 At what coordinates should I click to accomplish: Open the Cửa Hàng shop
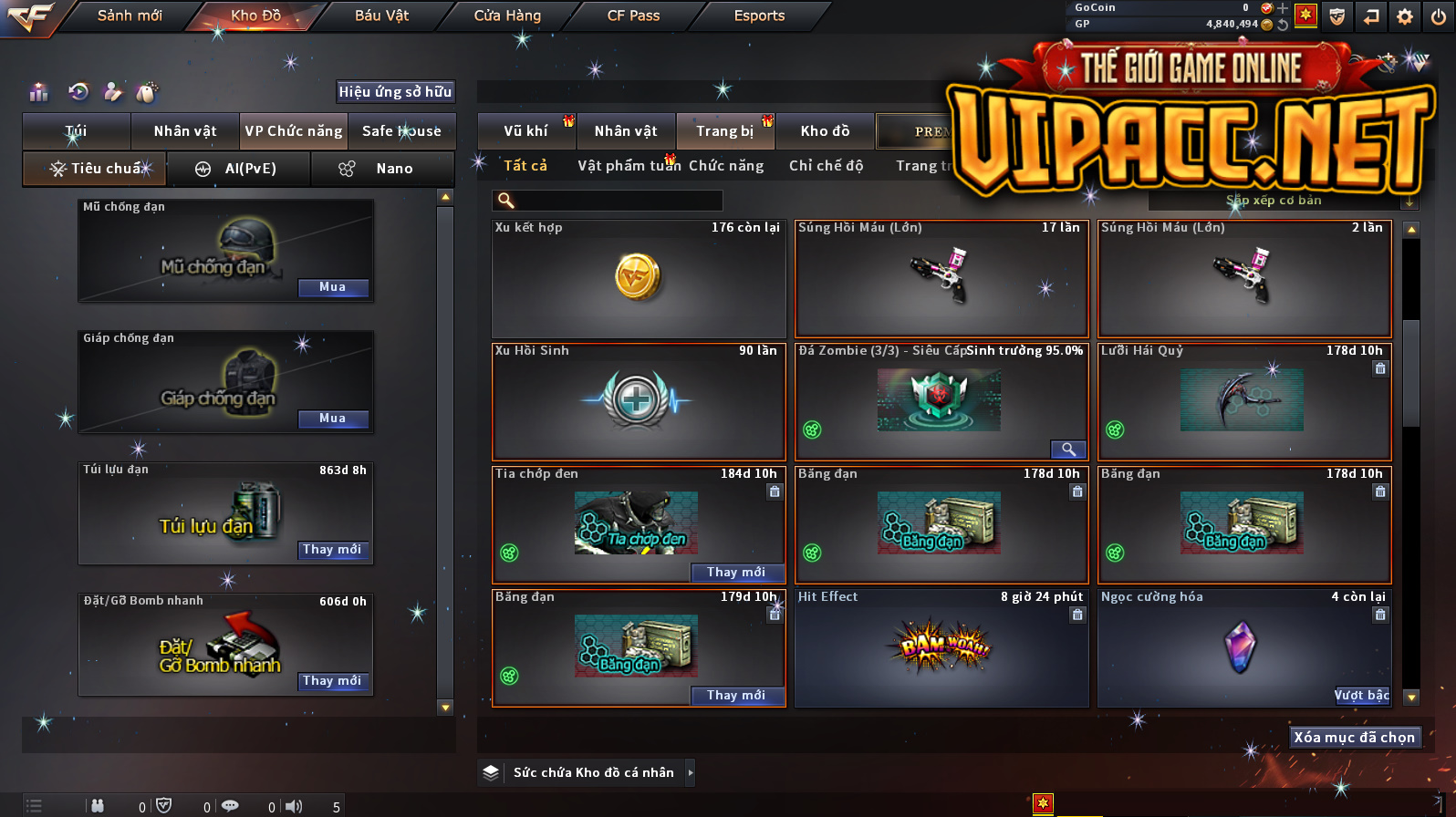click(x=507, y=16)
